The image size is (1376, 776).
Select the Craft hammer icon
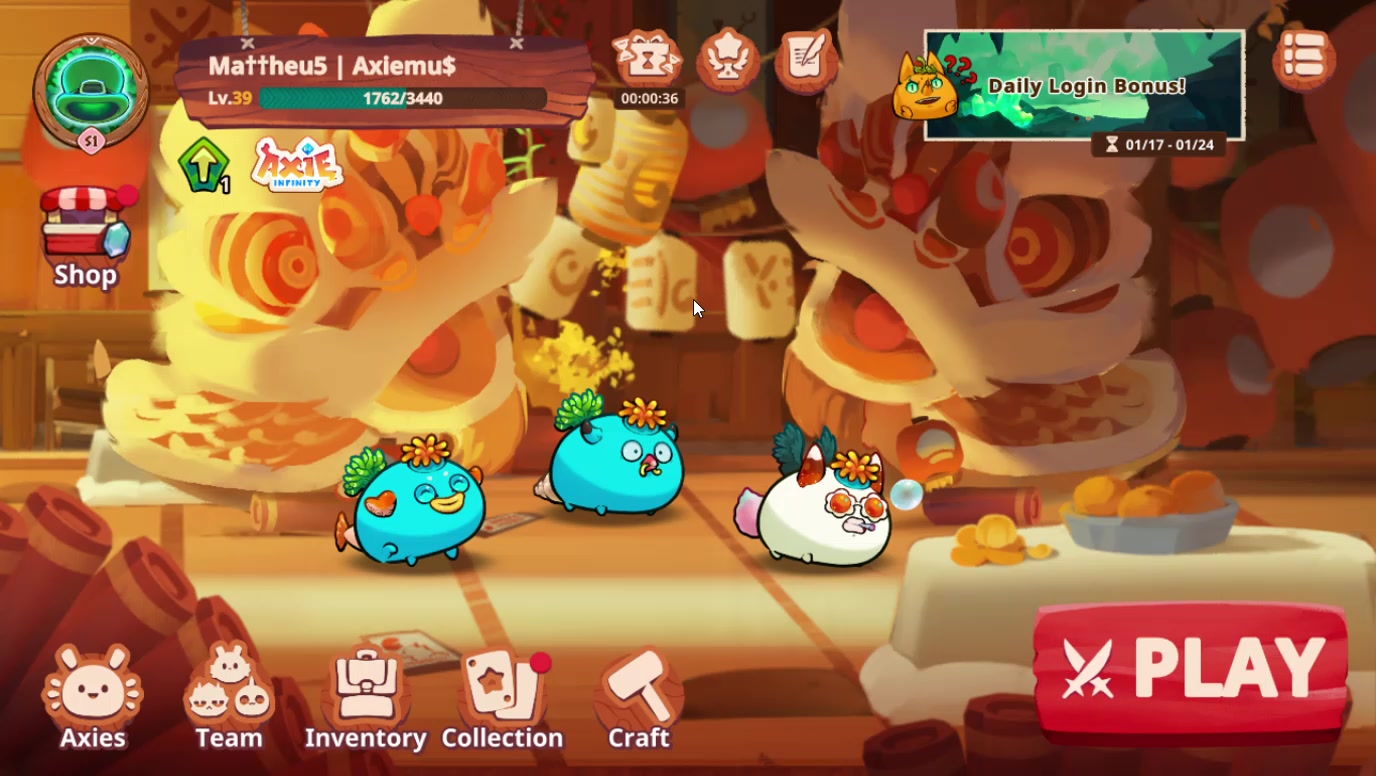[637, 690]
